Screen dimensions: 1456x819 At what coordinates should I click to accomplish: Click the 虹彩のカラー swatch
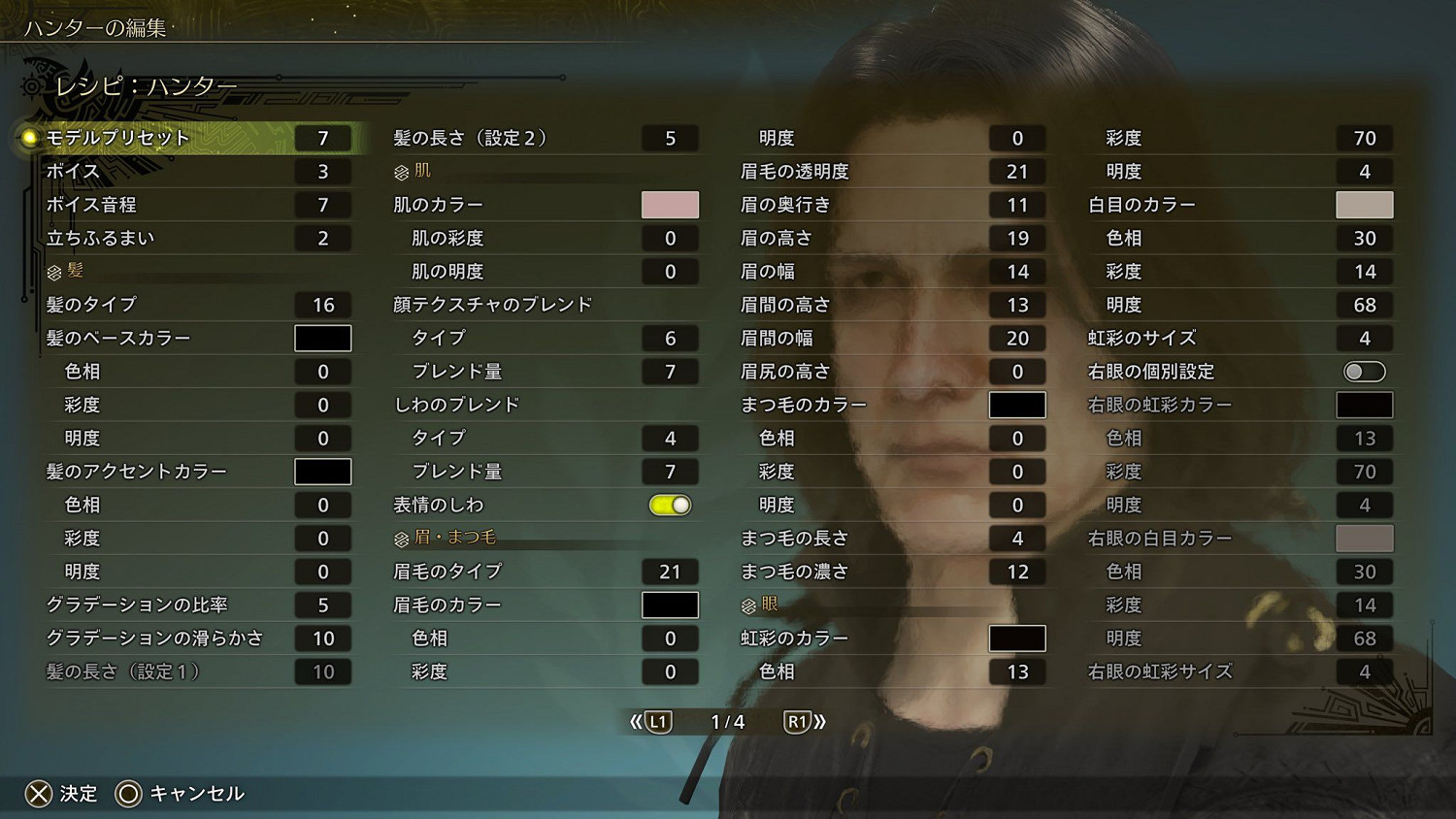1016,638
